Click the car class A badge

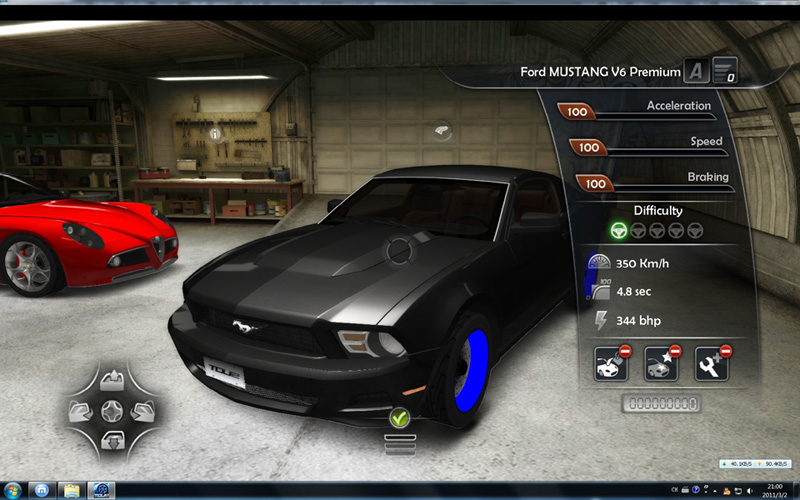(696, 72)
